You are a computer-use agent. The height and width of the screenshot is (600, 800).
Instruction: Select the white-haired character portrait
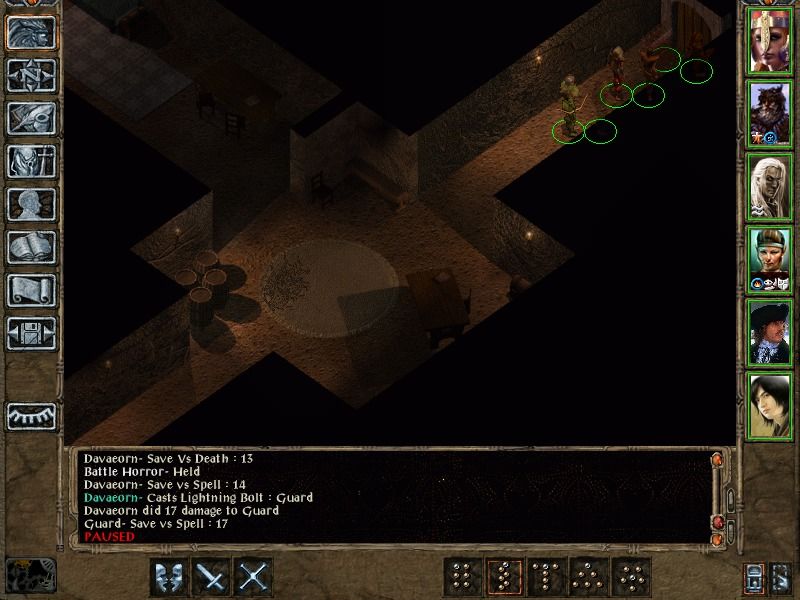[770, 187]
